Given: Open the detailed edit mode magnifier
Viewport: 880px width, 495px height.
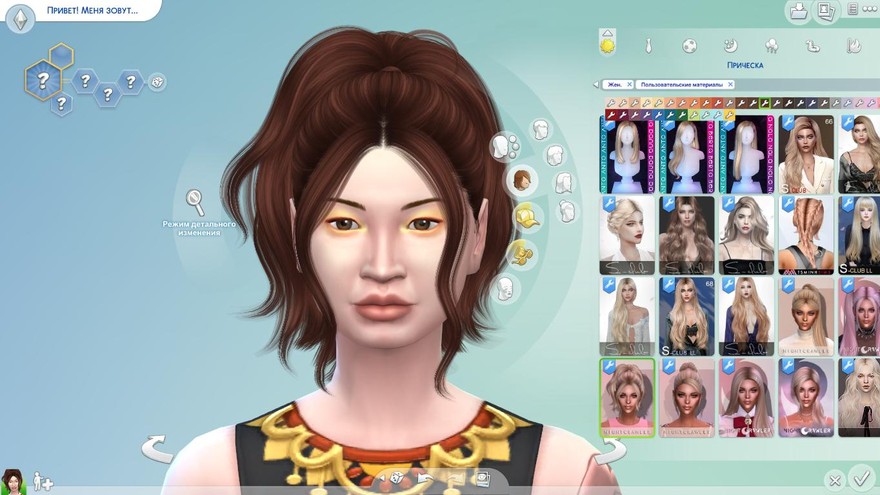Looking at the screenshot, I should [195, 203].
